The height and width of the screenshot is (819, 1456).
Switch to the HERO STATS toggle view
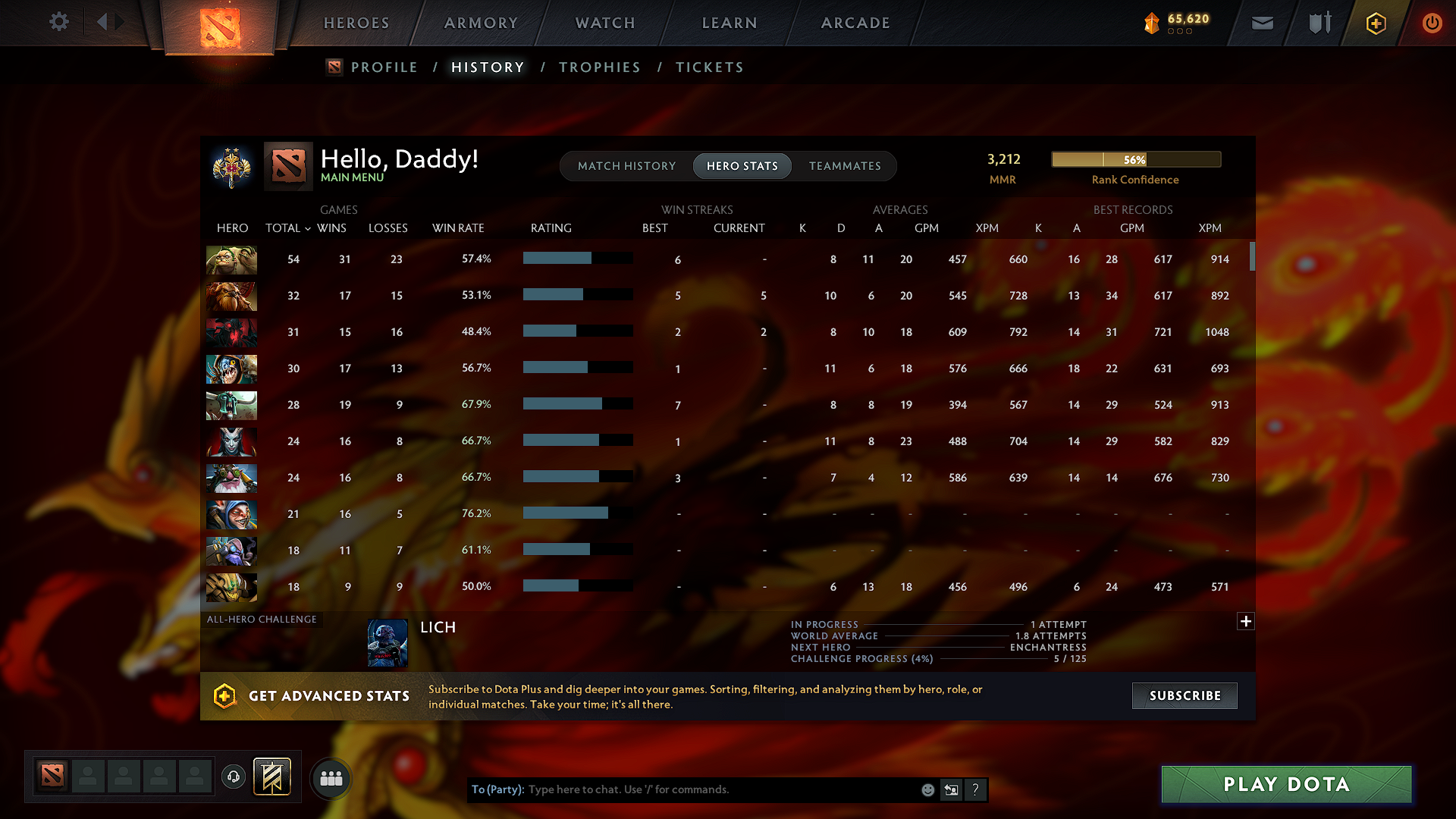742,165
